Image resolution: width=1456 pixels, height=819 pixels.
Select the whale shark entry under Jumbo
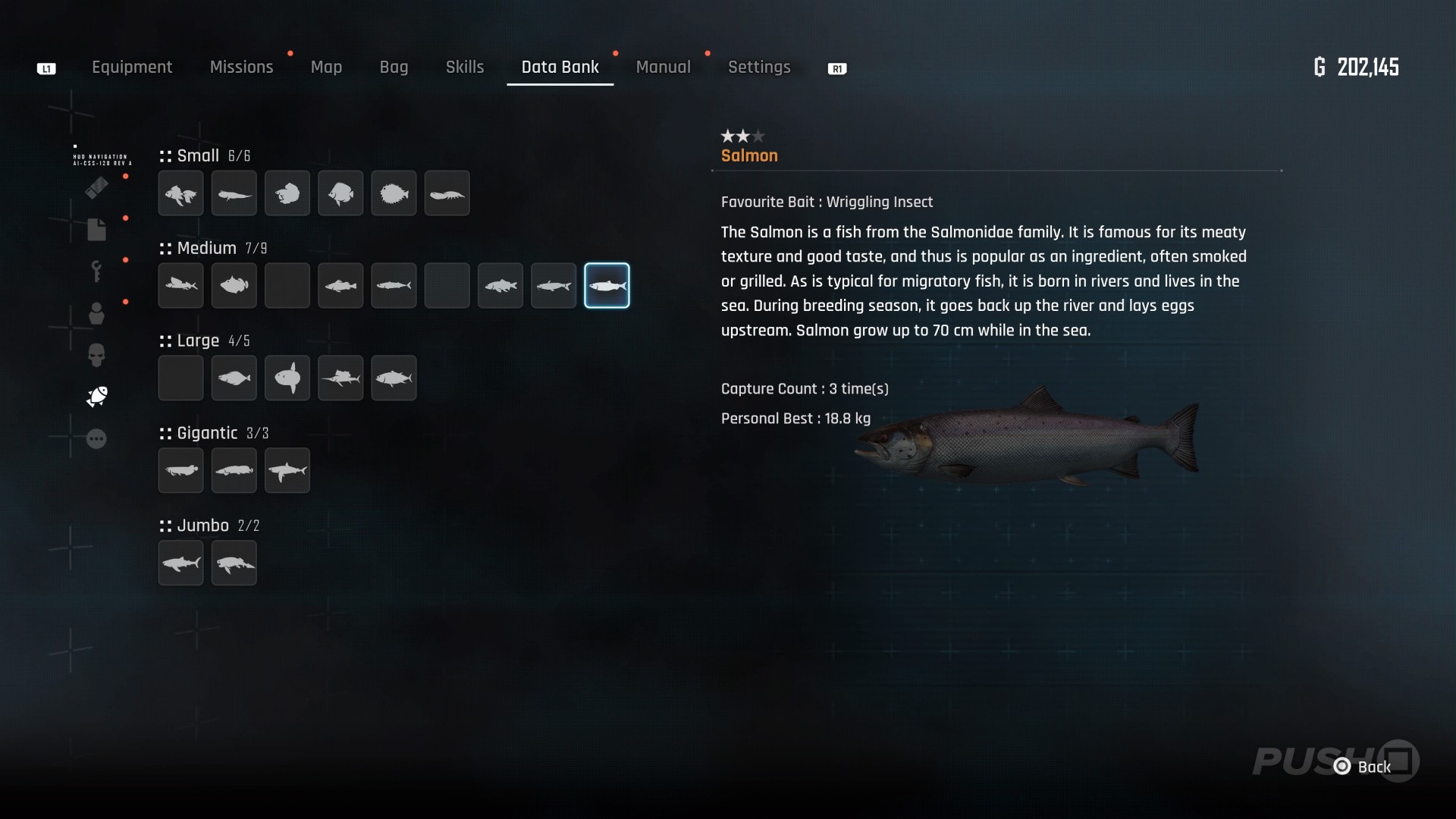click(x=181, y=563)
